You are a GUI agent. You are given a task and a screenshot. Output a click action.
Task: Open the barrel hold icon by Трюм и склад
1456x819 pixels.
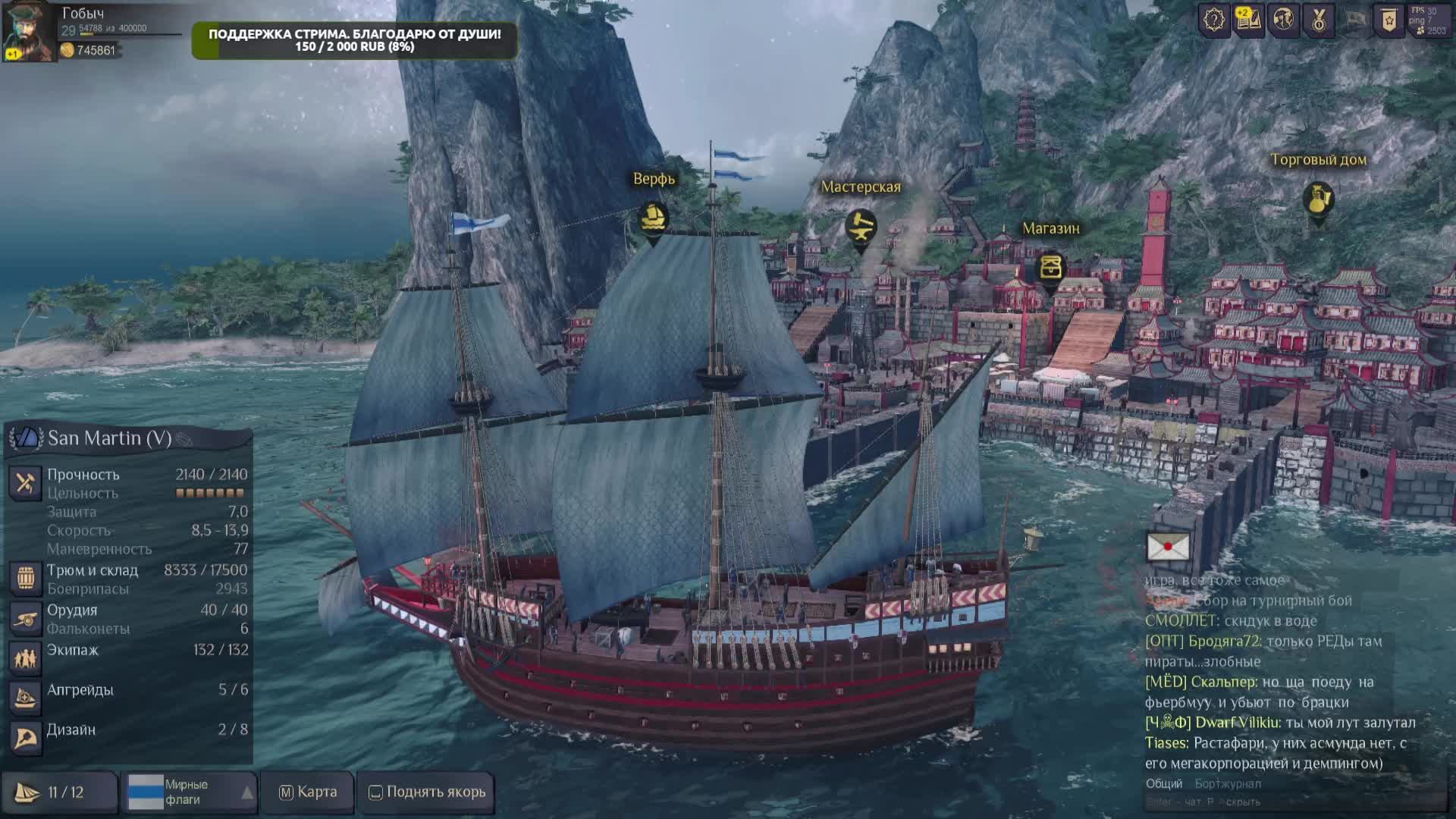pos(25,578)
